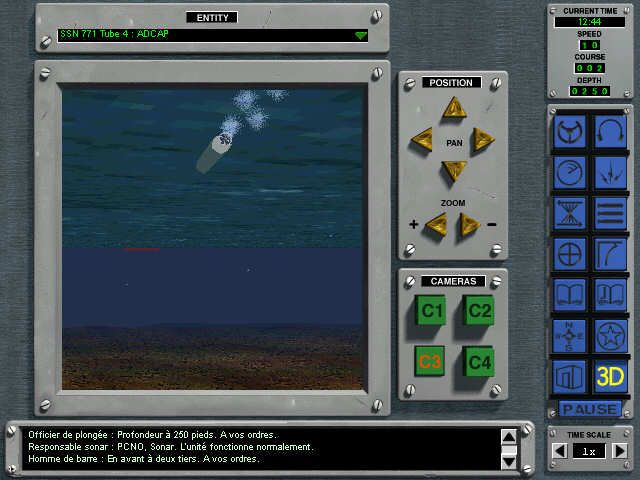Screen dimensions: 640x480
Task: Open the steering wheel helm station
Action: [570, 131]
